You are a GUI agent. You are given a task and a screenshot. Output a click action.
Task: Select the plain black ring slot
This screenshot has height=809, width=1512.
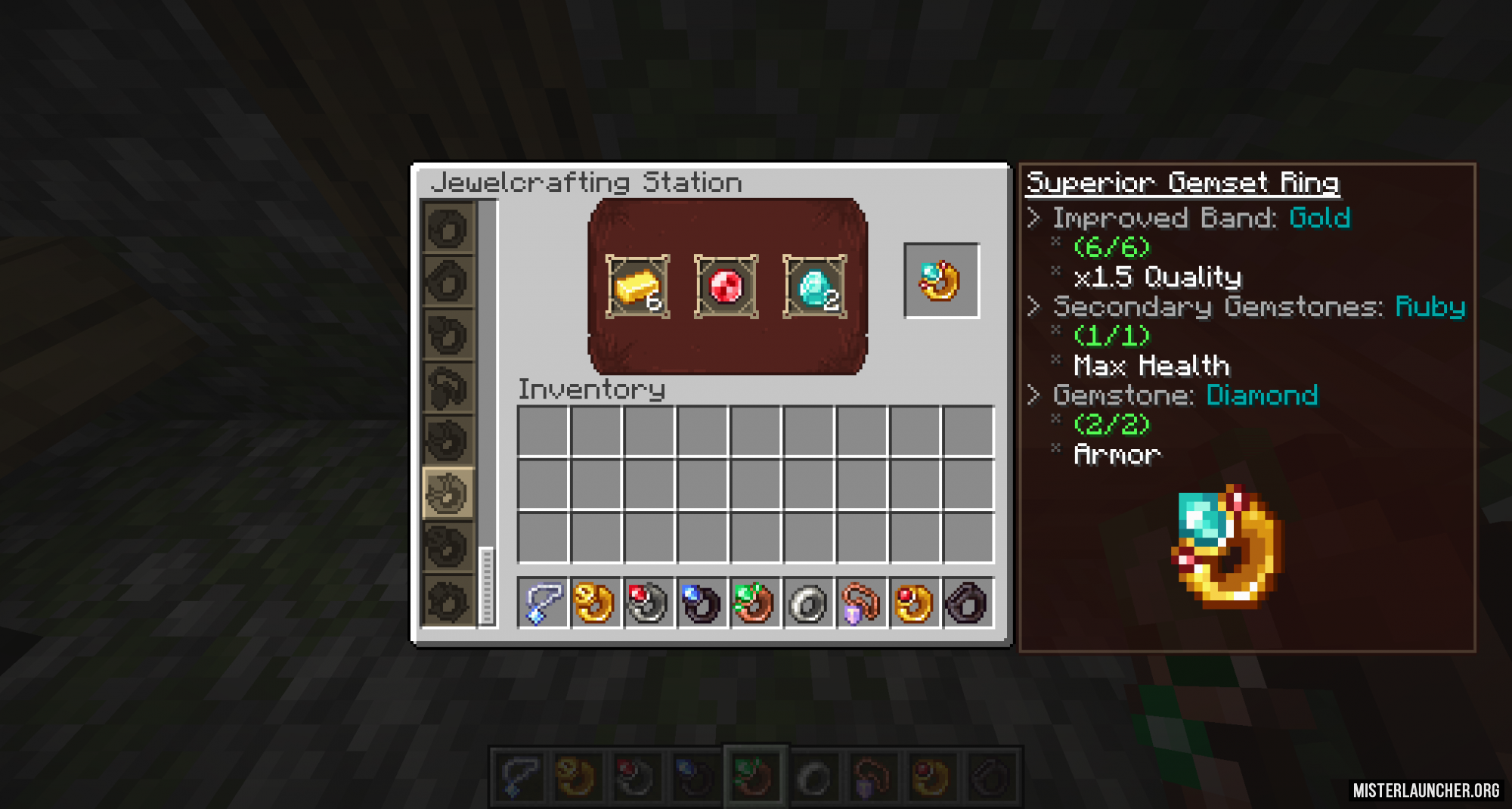click(968, 603)
